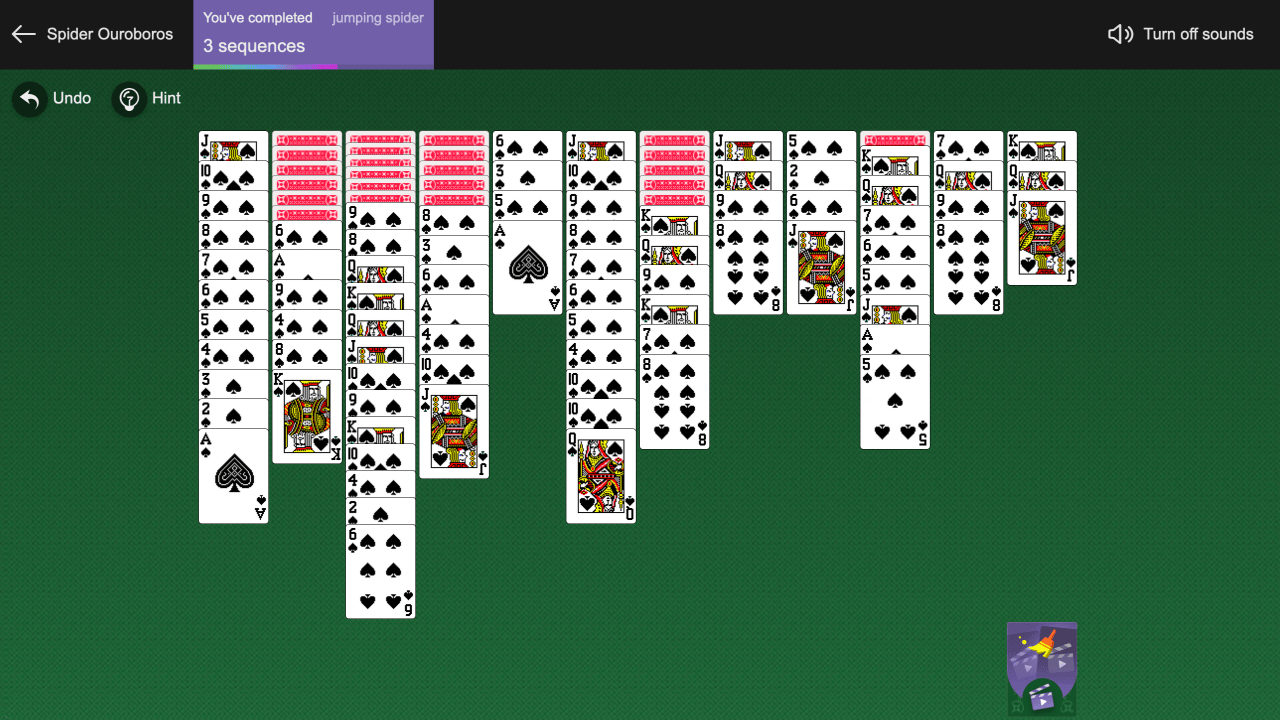The image size is (1280, 720).
Task: Select the Jack of Hearts in fourth column
Action: click(453, 430)
